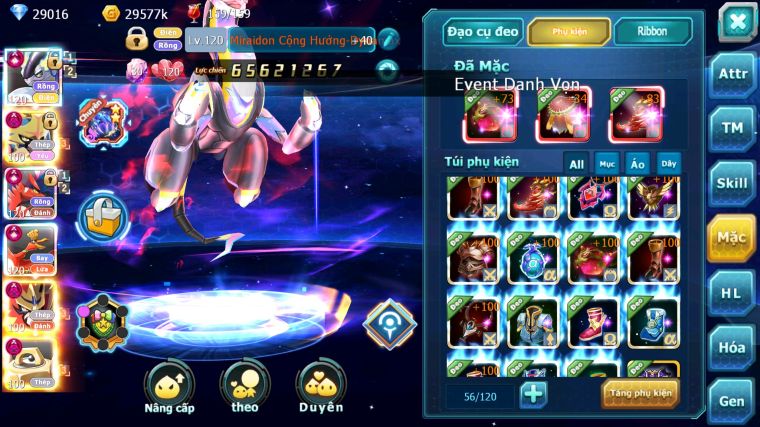Open the Nâng cấp upgrade button
The height and width of the screenshot is (427, 760).
click(x=169, y=388)
